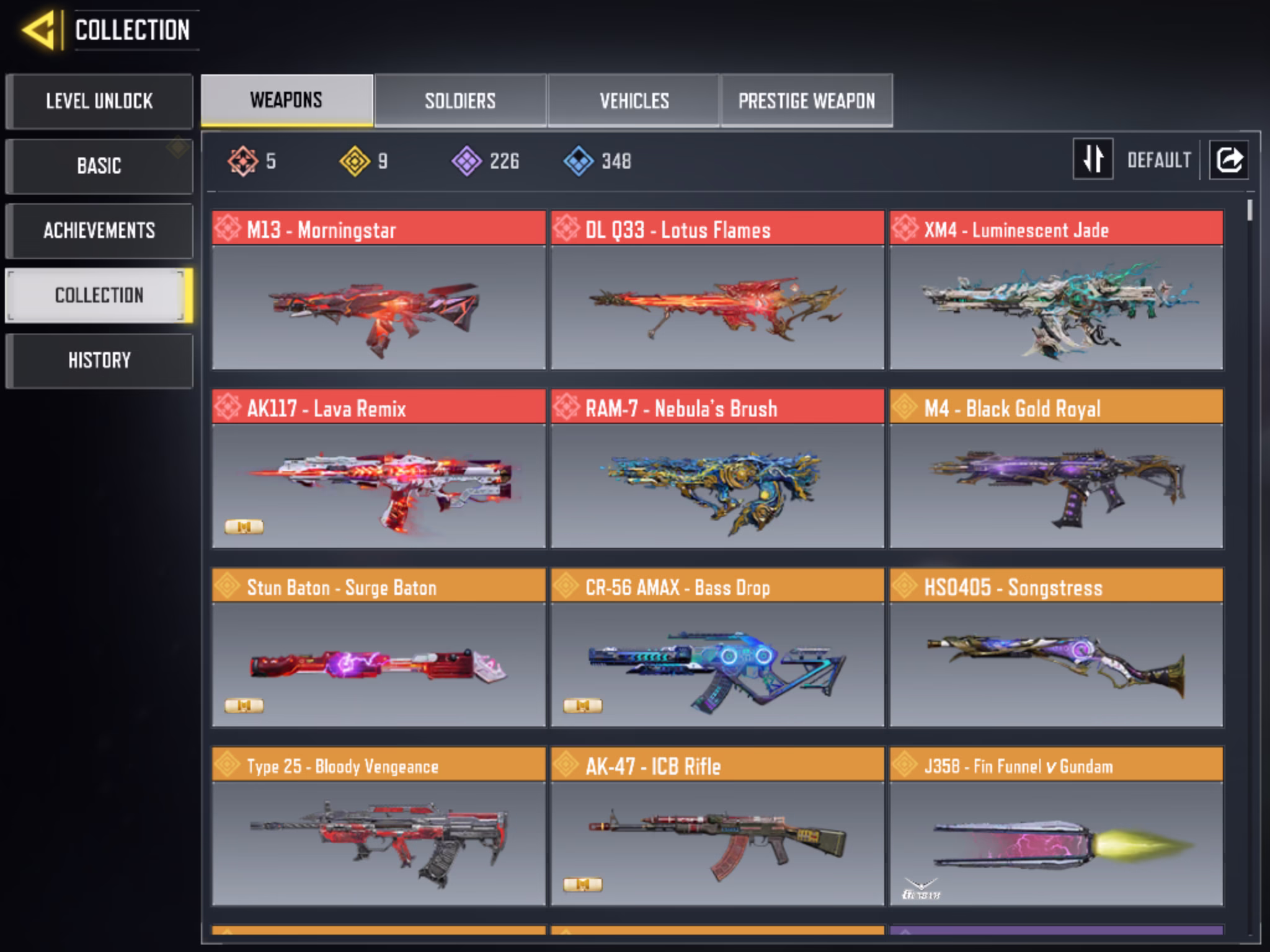This screenshot has height=952, width=1270.
Task: Show the History section
Action: click(x=99, y=360)
